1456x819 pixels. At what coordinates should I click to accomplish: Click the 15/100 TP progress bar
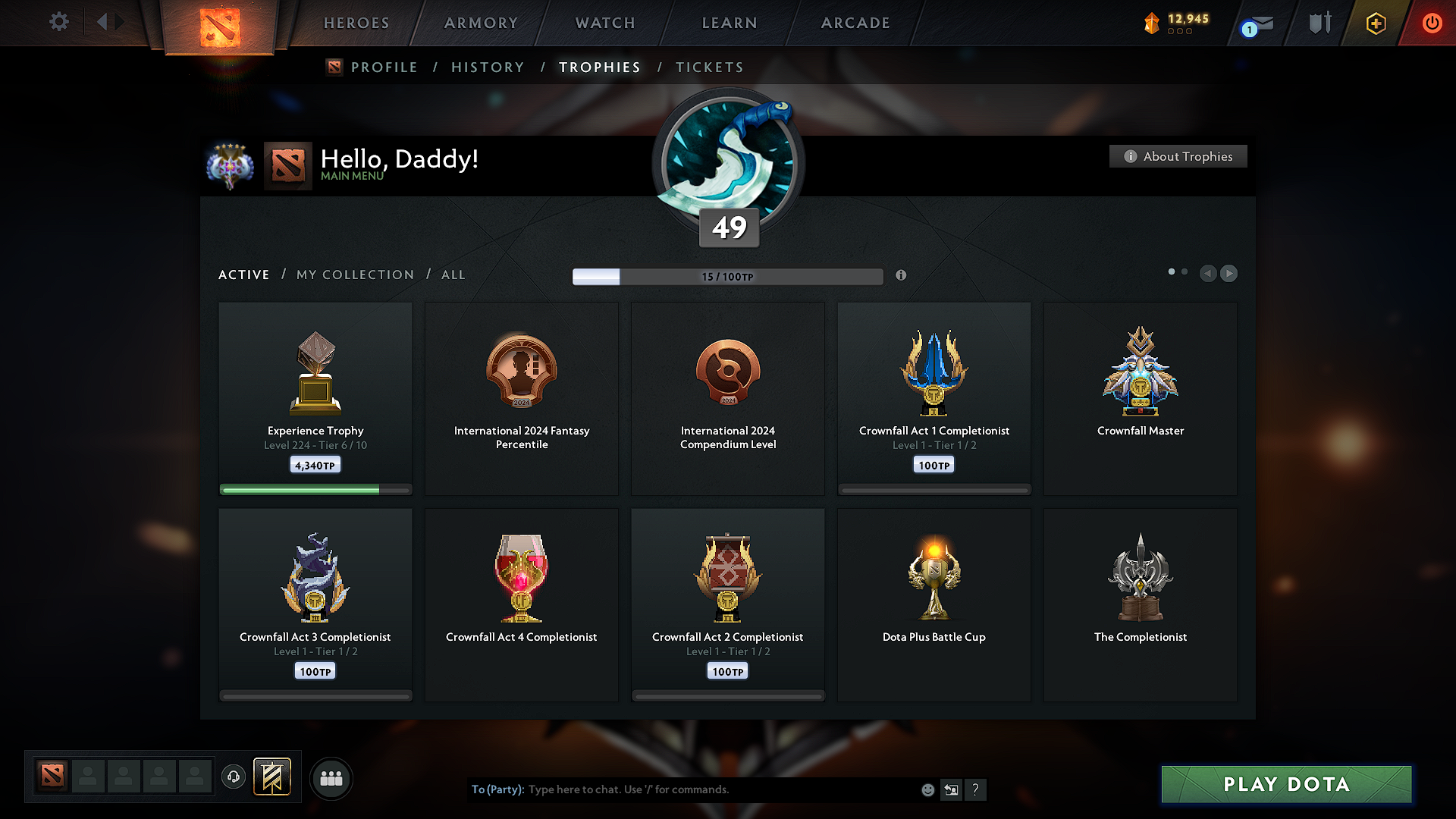click(728, 277)
